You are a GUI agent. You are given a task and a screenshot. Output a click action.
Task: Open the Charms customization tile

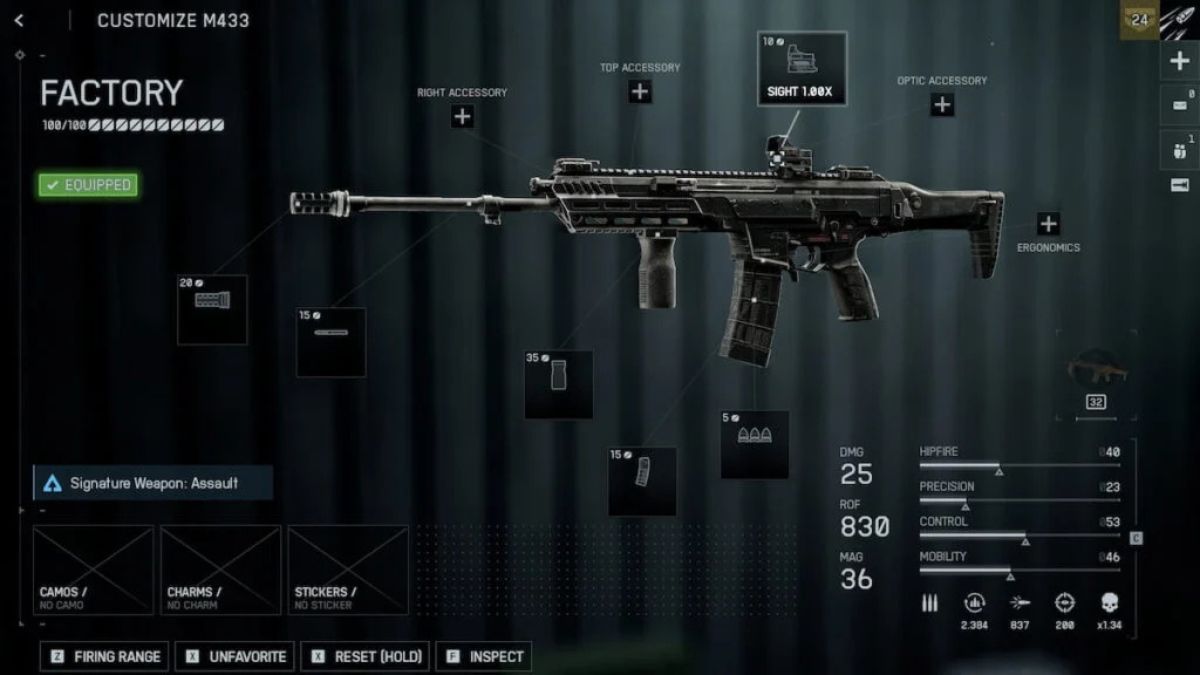point(221,570)
